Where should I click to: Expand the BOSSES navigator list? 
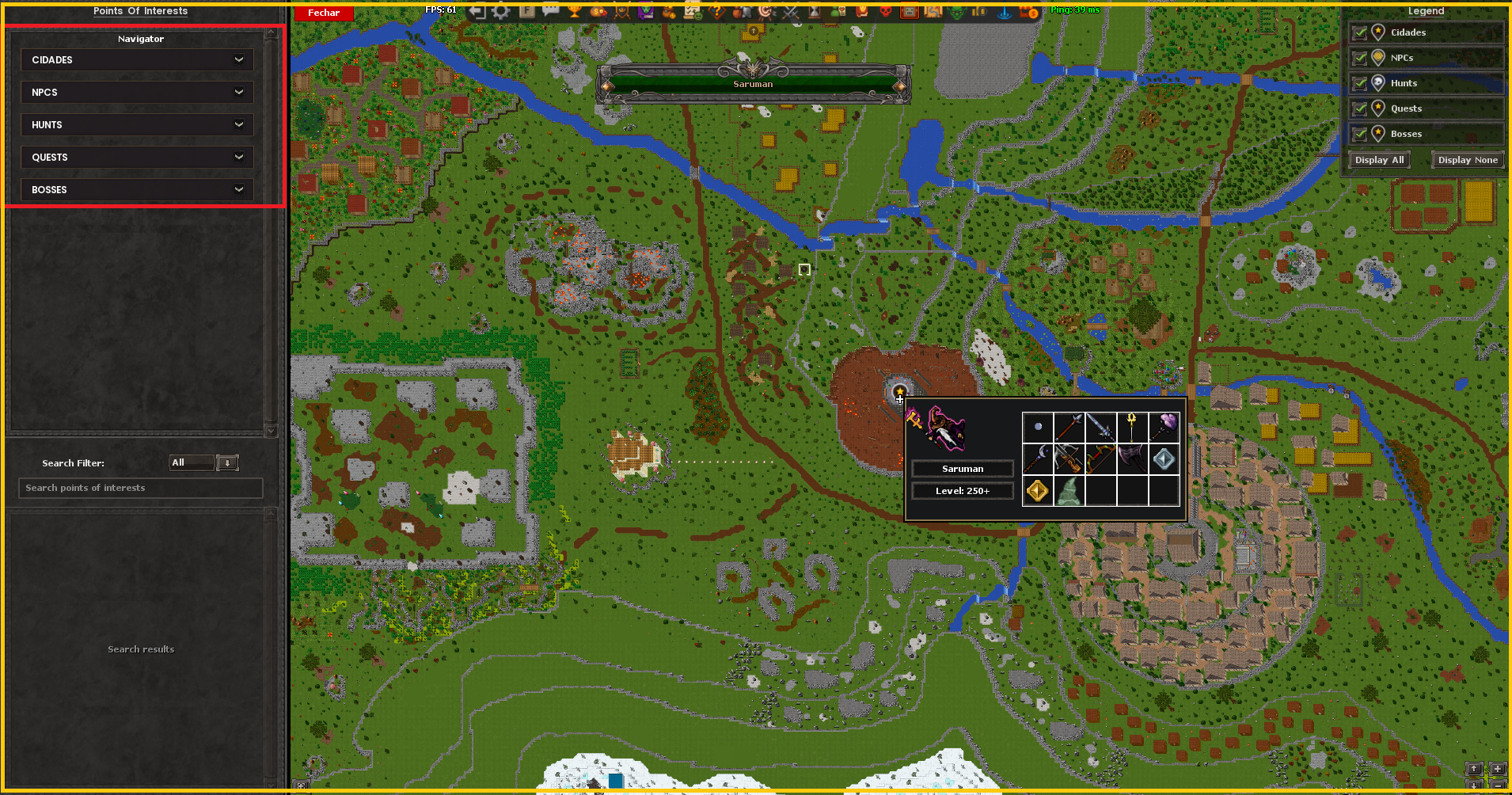(137, 190)
